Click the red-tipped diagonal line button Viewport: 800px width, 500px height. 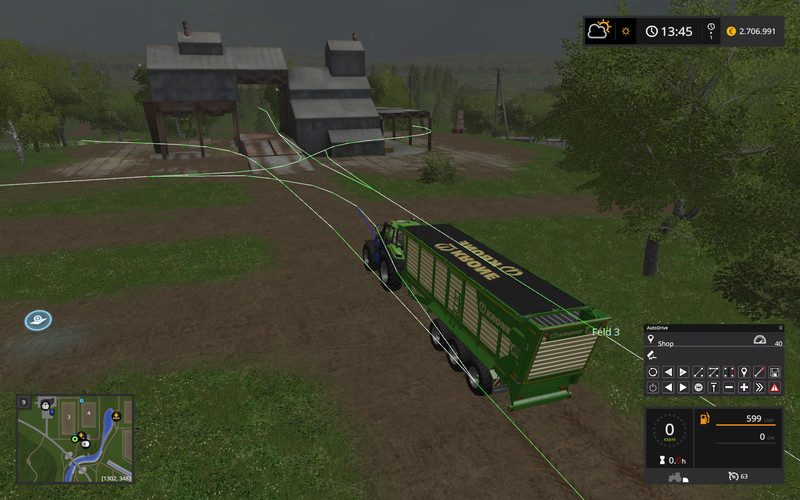(759, 372)
